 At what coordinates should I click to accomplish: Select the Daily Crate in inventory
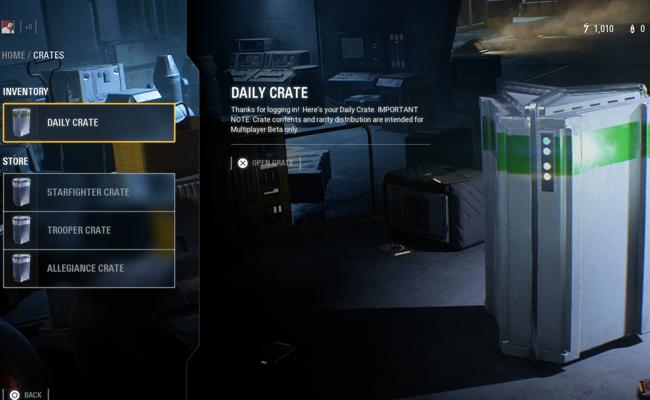pyautogui.click(x=88, y=122)
